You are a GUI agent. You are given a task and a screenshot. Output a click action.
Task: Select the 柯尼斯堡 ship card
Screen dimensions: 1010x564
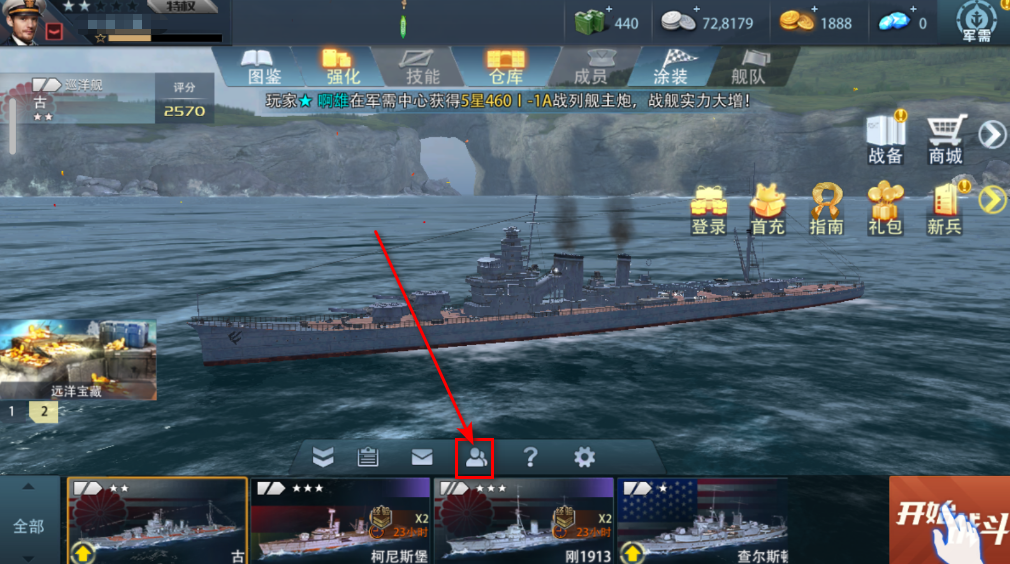(x=340, y=520)
